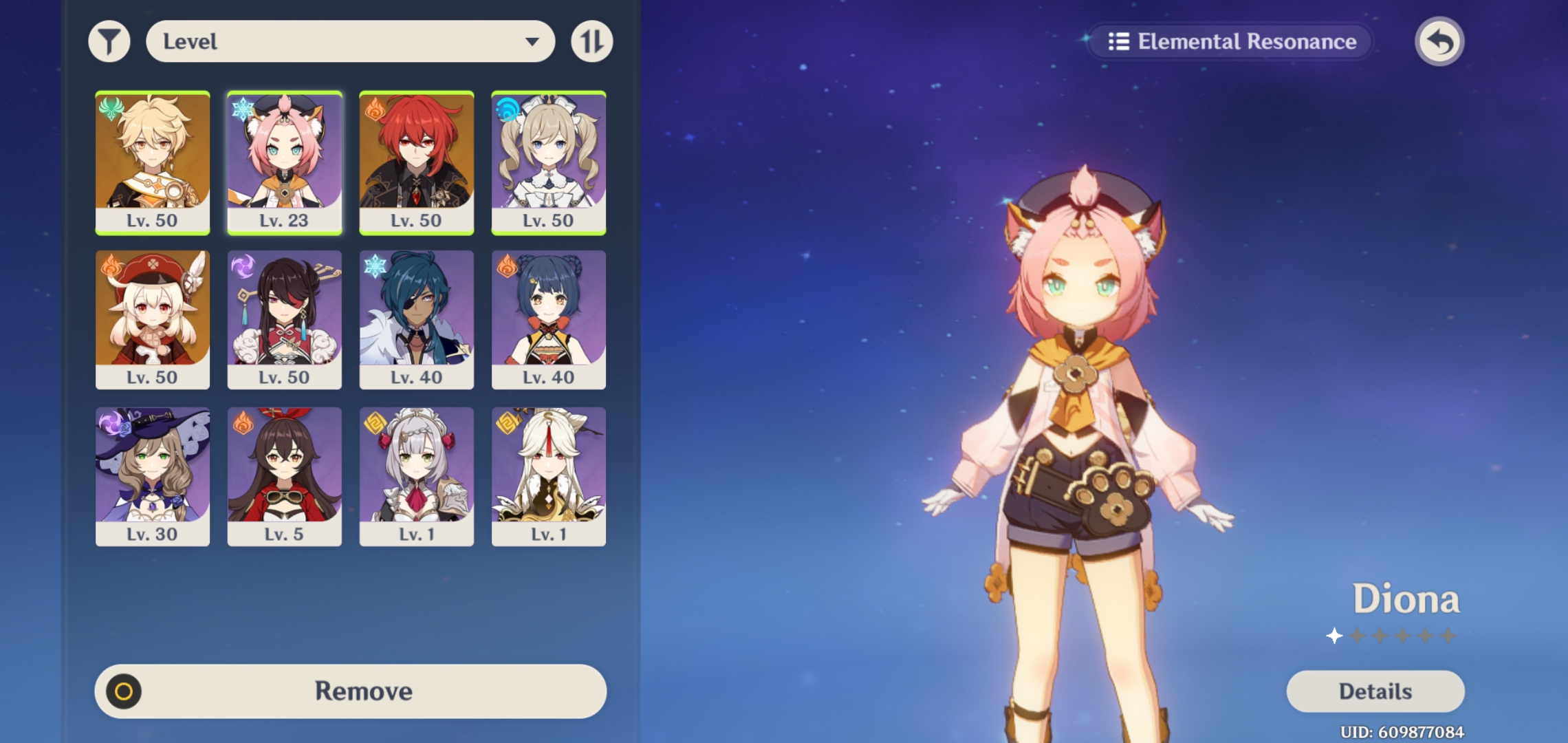This screenshot has height=743, width=1568.
Task: Open the Level sorting dropdown
Action: [x=351, y=41]
